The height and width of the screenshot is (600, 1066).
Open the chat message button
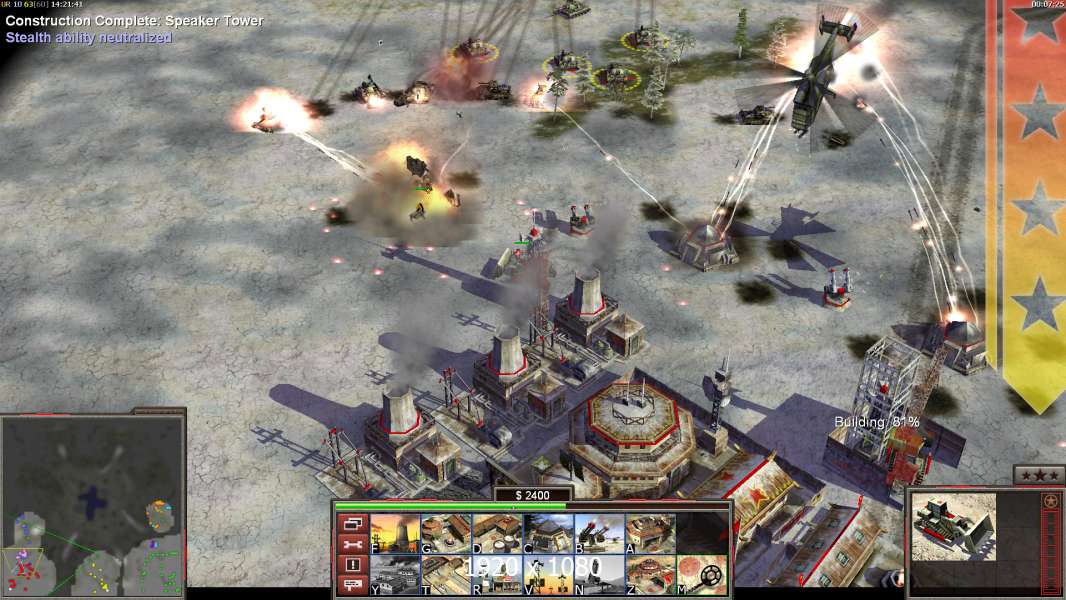click(350, 585)
